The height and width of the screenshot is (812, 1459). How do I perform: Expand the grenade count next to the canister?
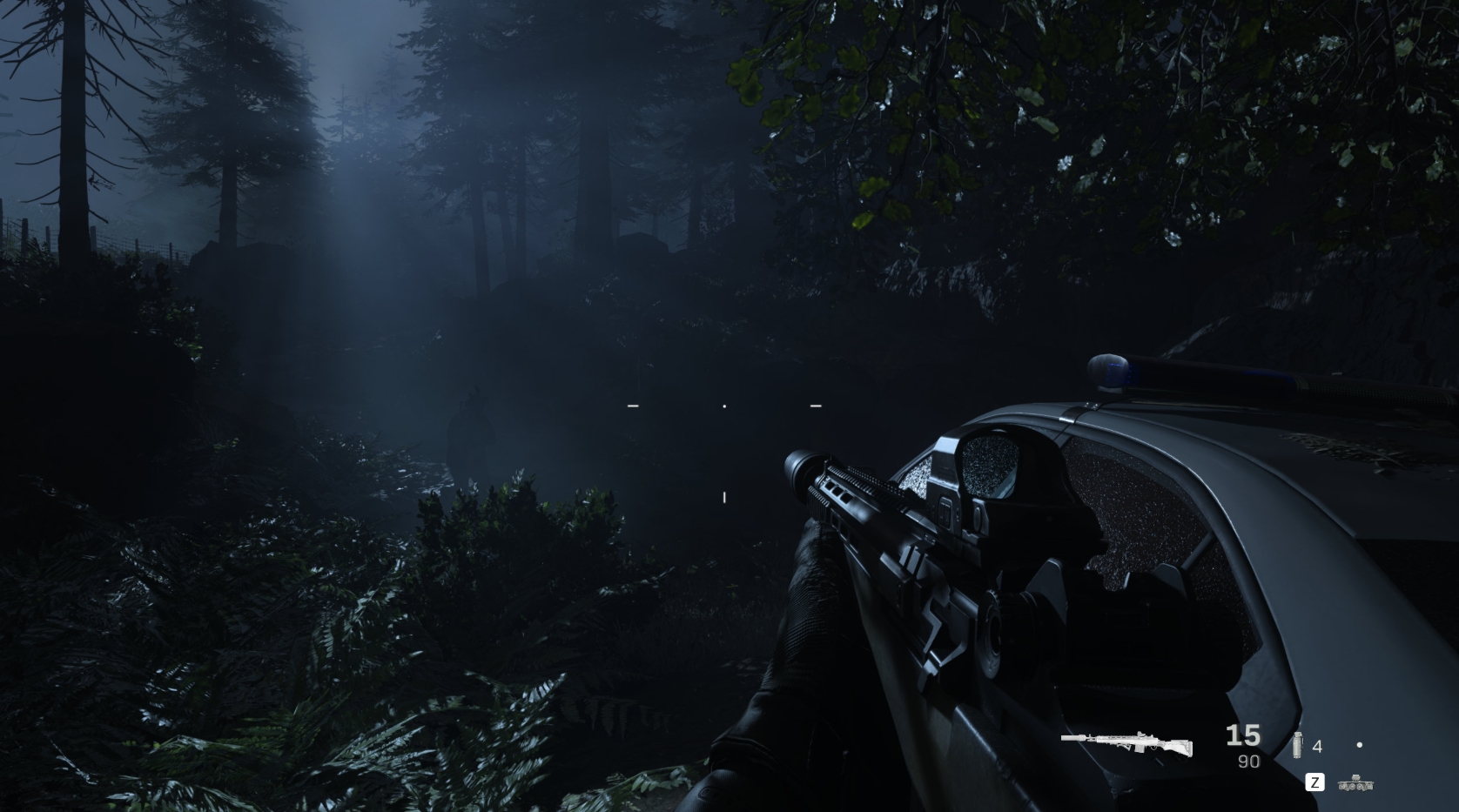point(1317,746)
